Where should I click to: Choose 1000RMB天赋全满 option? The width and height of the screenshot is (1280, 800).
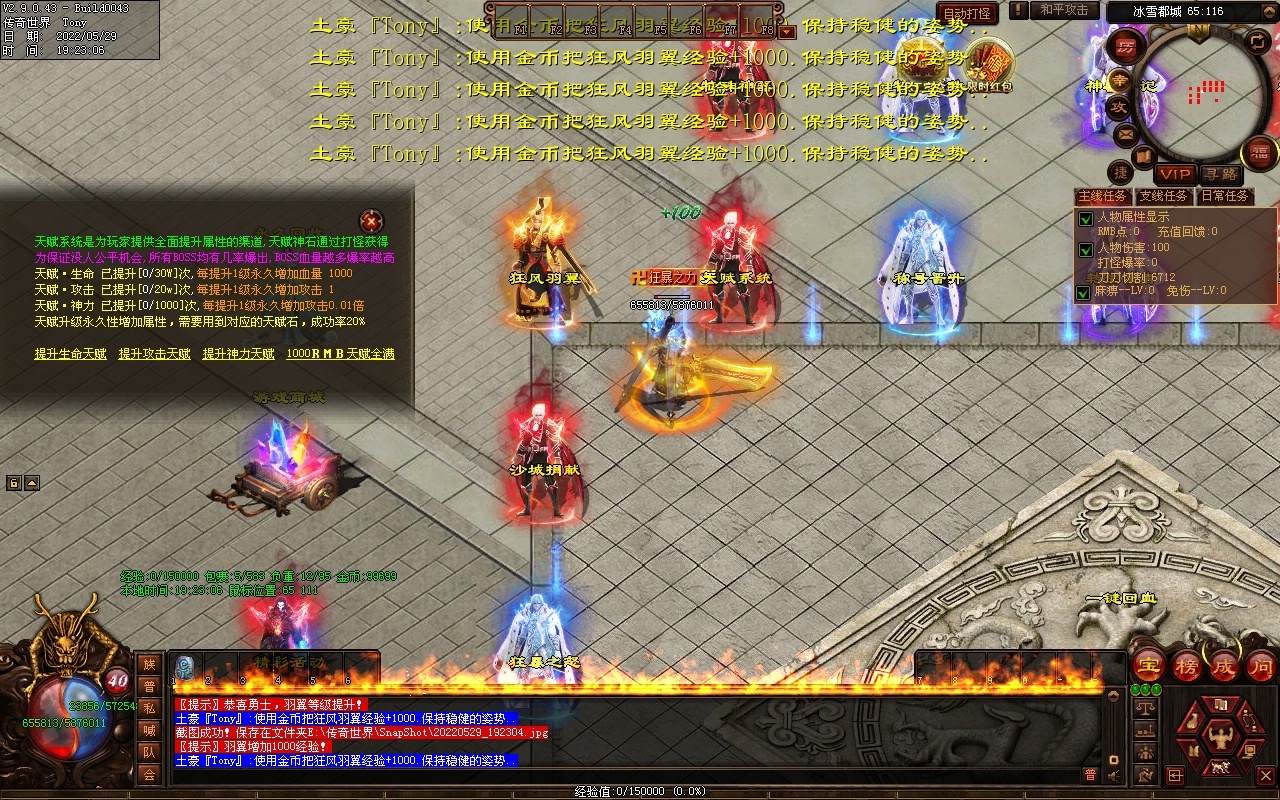pyautogui.click(x=340, y=354)
